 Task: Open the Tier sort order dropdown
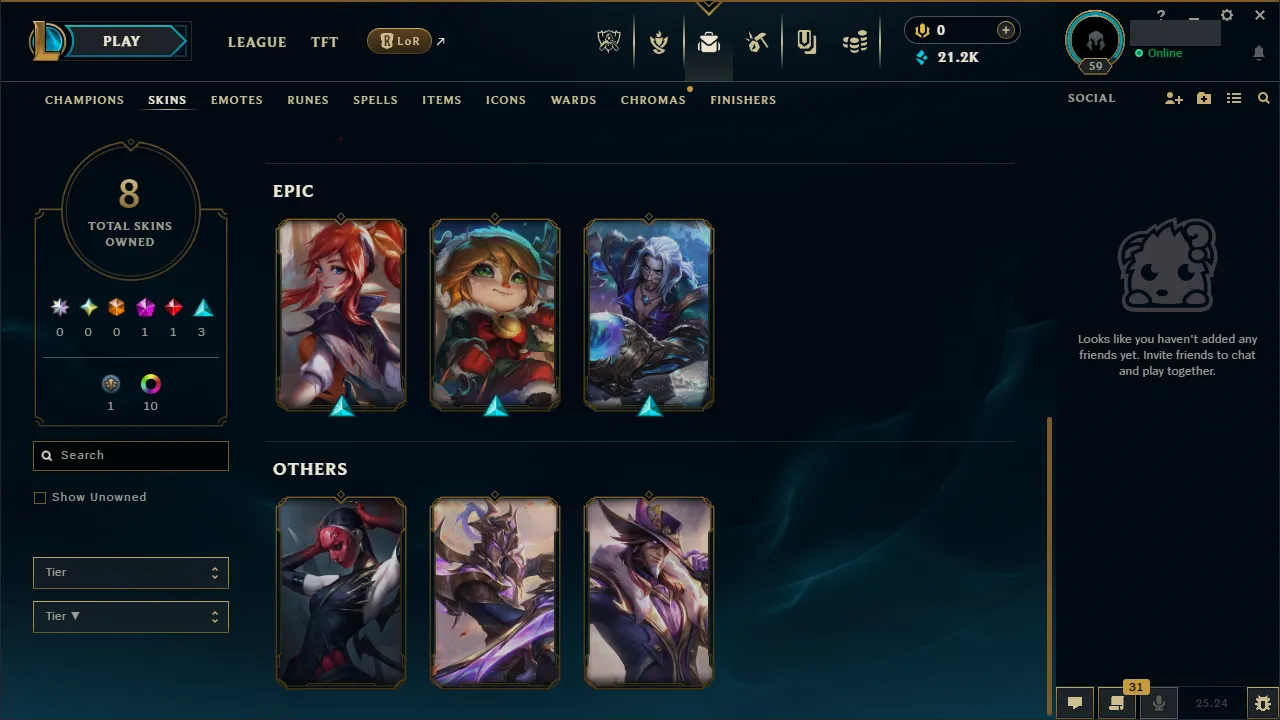(130, 616)
